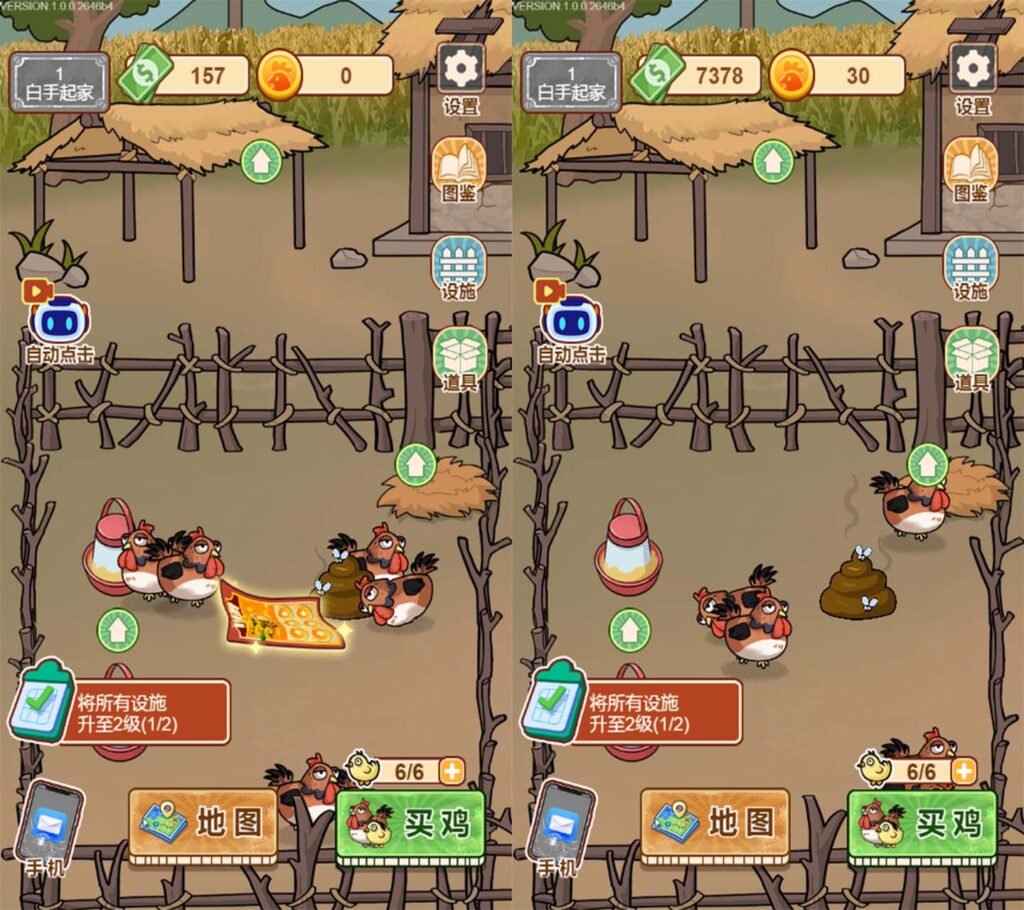Open 地图 map in the 157-cash screen
Screen dimensions: 1024x910
tap(203, 823)
